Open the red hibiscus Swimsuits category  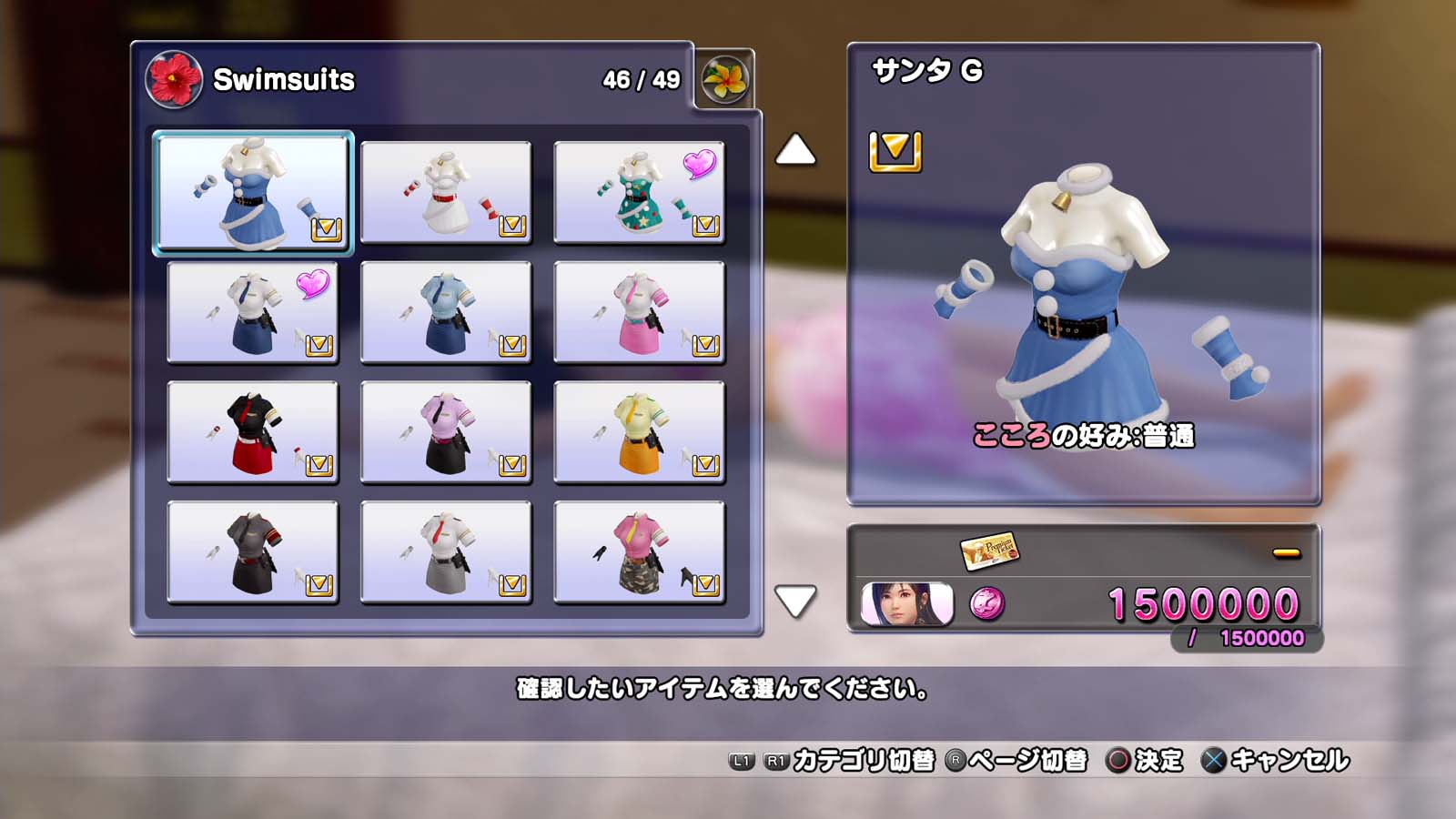[x=173, y=79]
